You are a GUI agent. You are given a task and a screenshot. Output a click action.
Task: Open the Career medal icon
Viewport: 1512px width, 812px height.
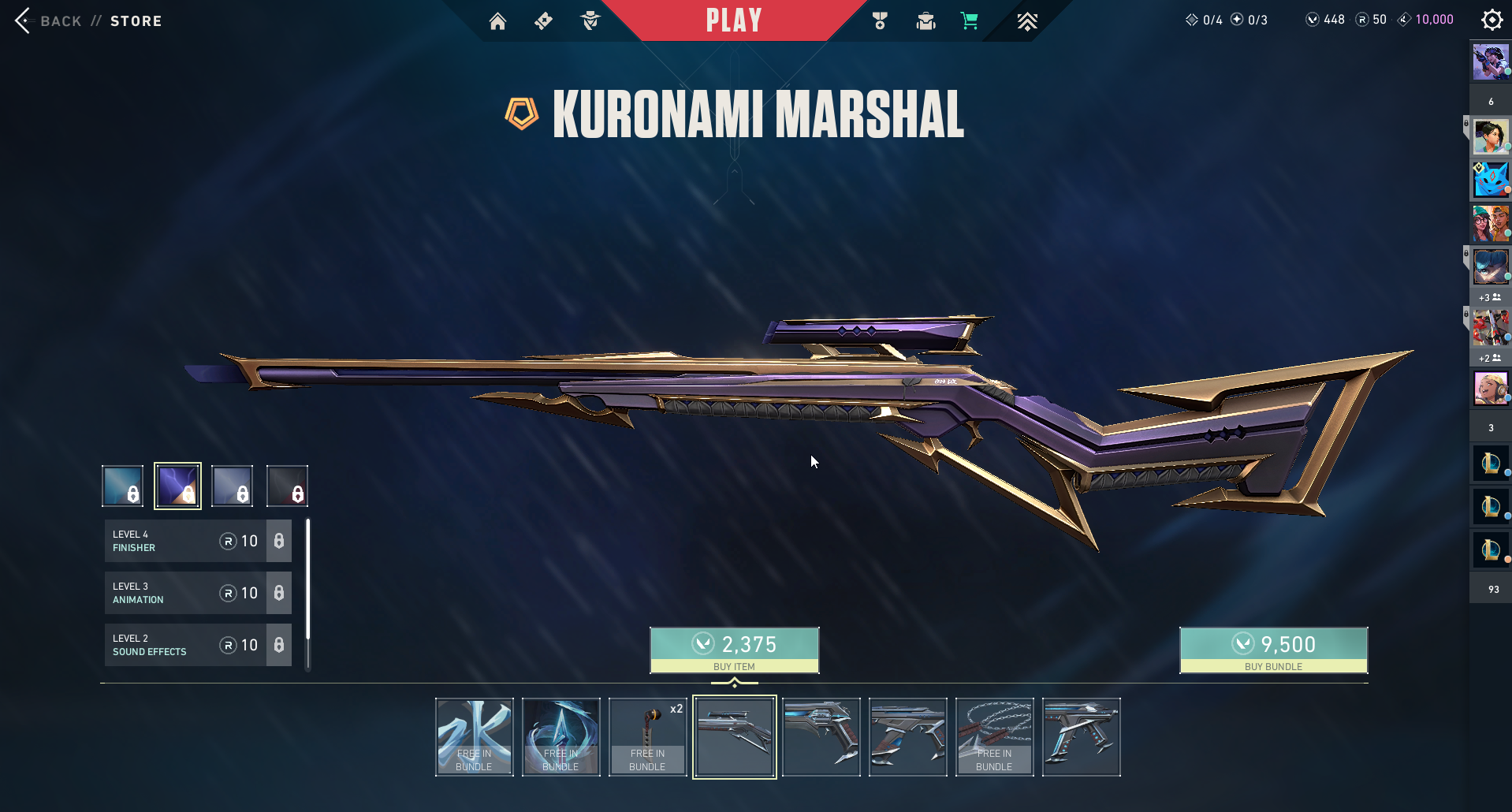880,21
